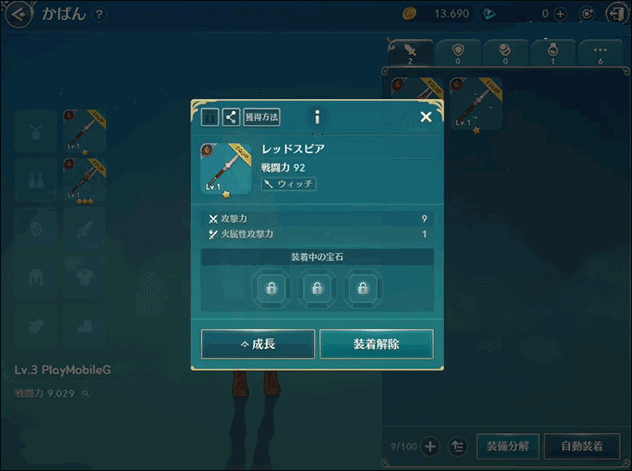Switch to the coins stack tab
The image size is (632, 471).
point(505,53)
